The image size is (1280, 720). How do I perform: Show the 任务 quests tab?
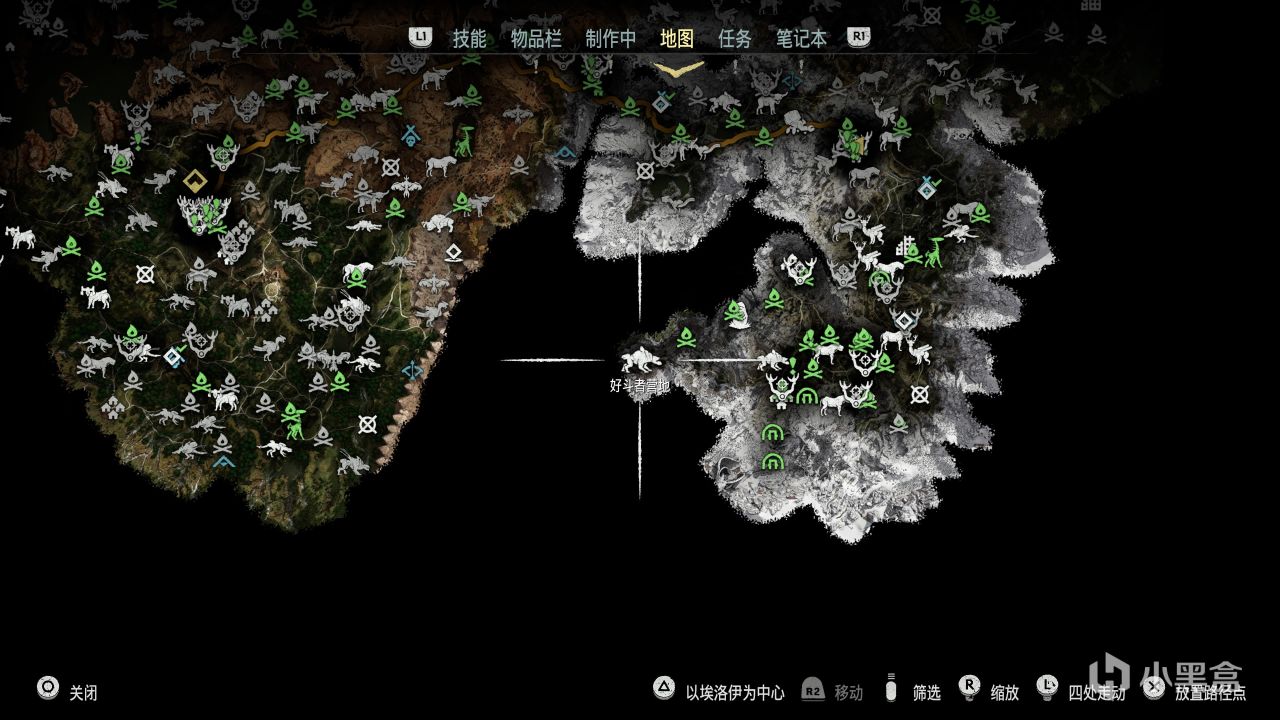[x=735, y=39]
